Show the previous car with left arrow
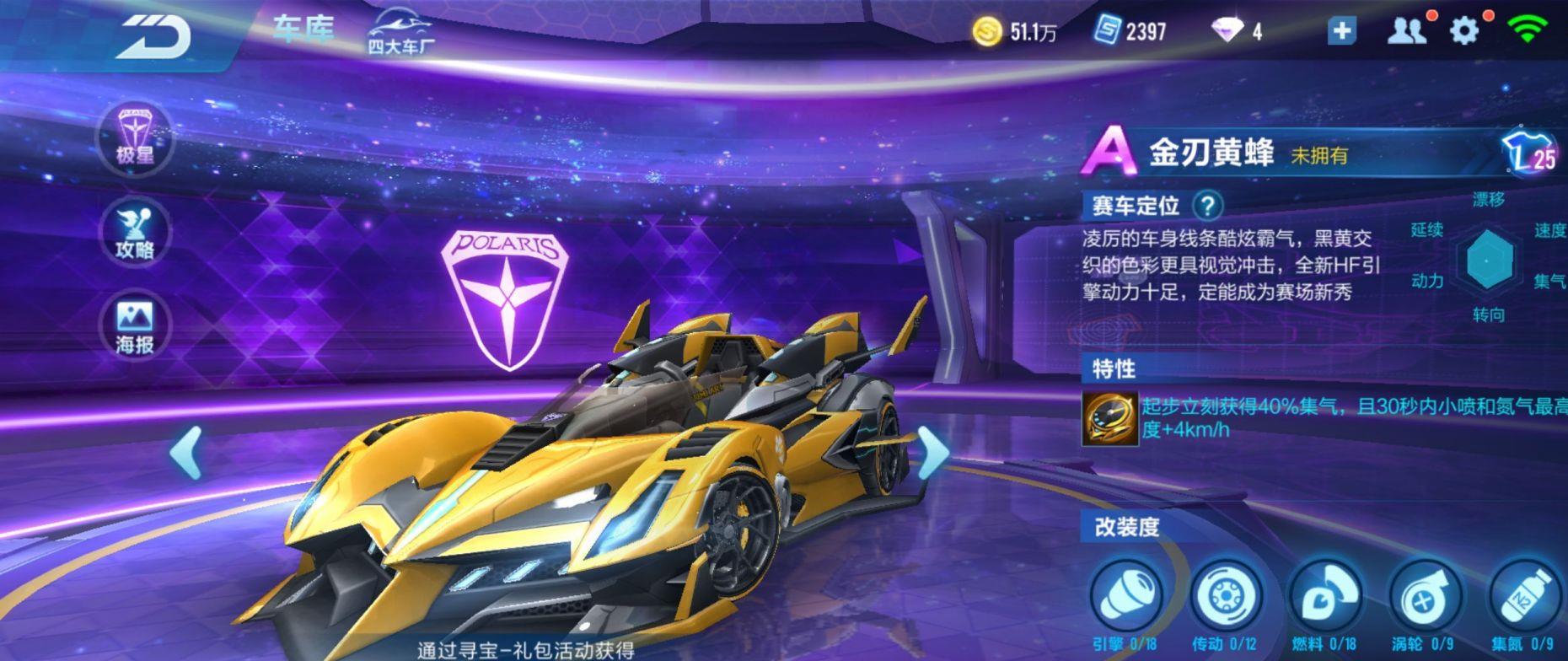The height and width of the screenshot is (661, 1568). pyautogui.click(x=186, y=452)
